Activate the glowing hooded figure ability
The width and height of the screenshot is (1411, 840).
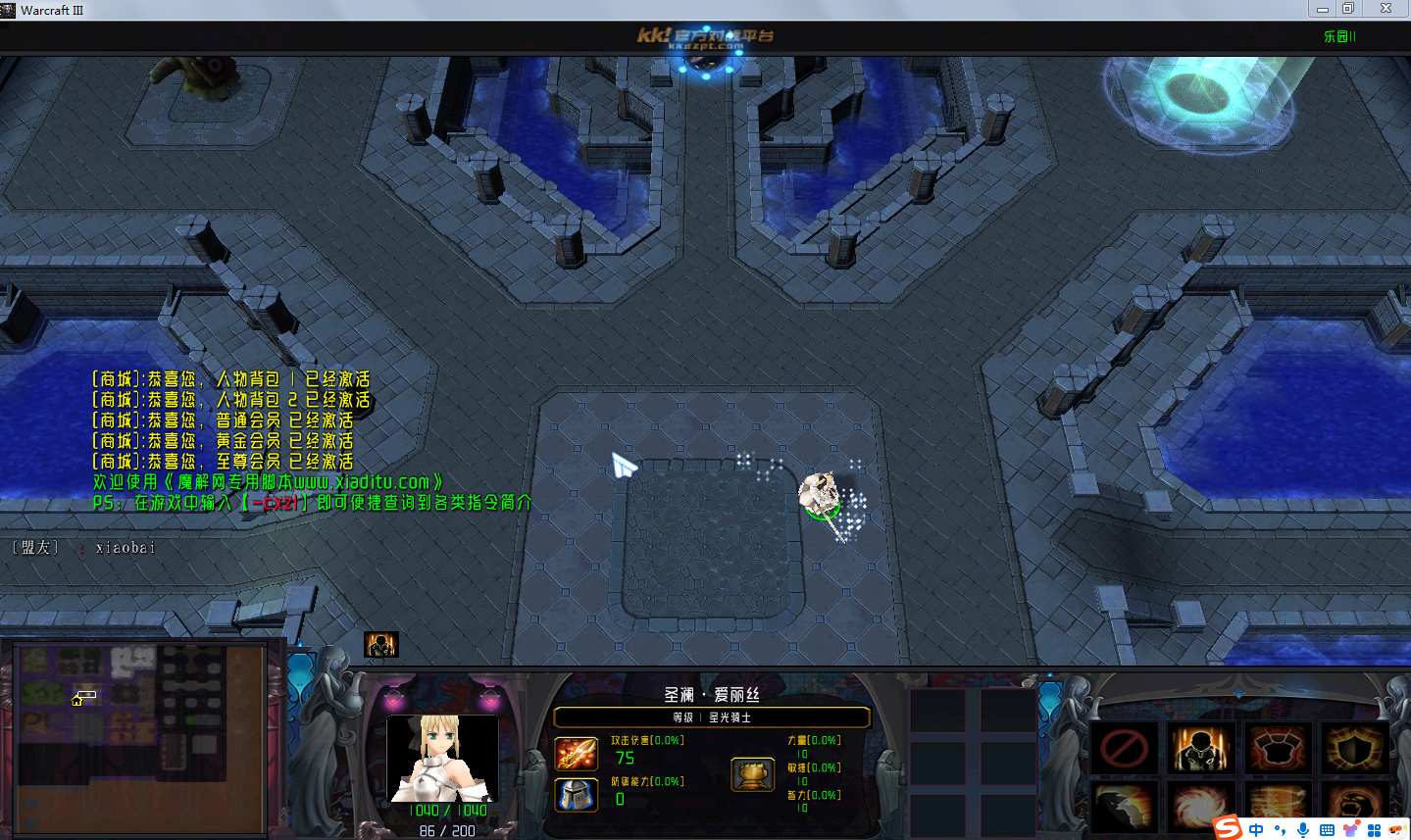[x=1199, y=750]
